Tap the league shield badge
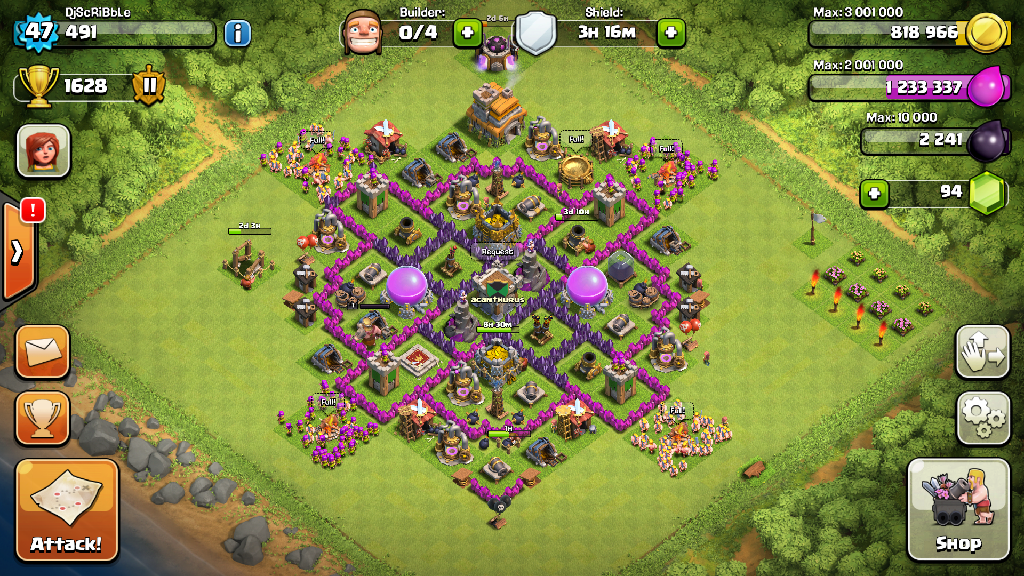The image size is (1024, 576). [147, 86]
